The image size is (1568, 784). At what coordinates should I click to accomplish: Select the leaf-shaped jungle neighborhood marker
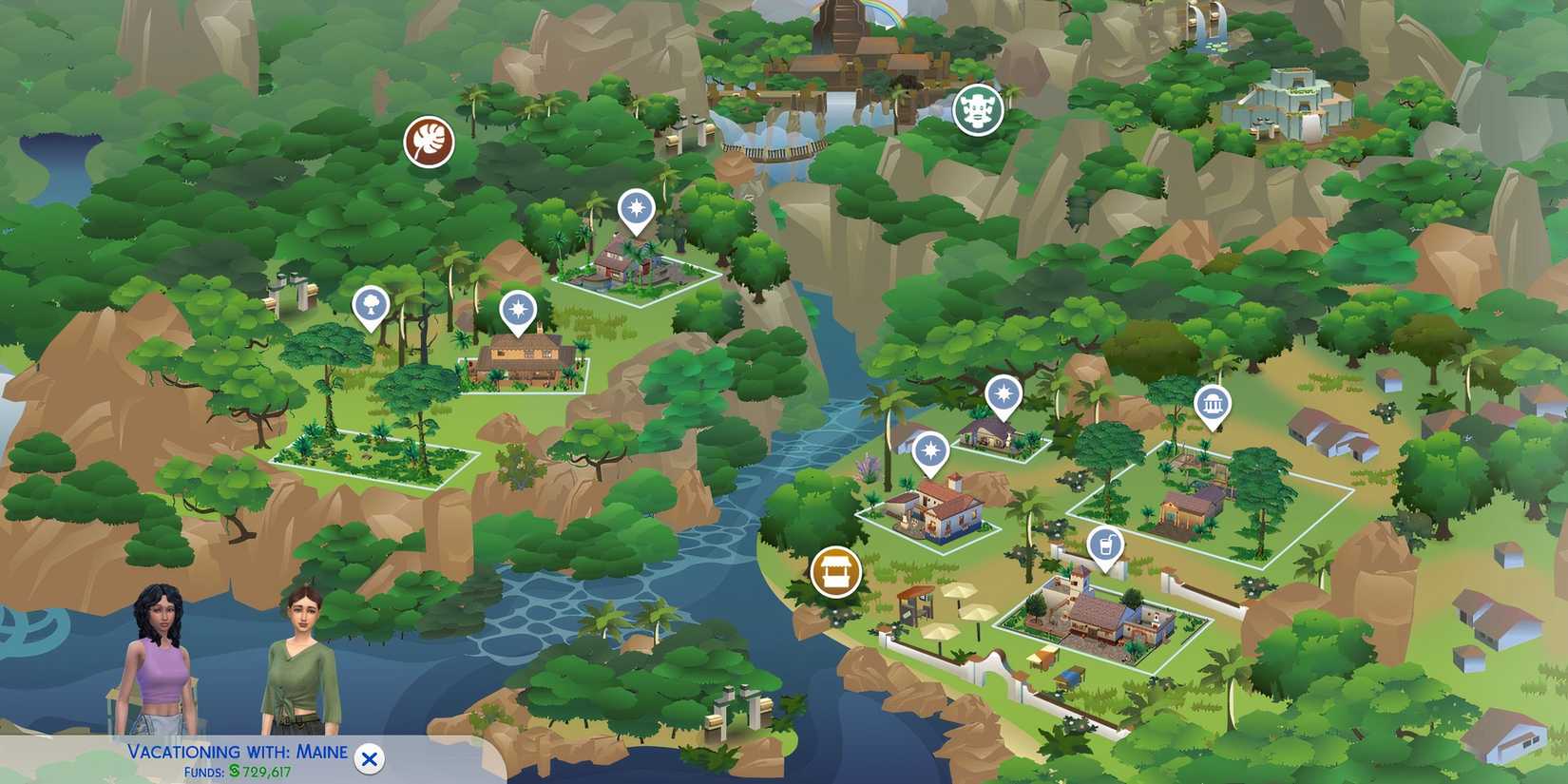coord(430,141)
